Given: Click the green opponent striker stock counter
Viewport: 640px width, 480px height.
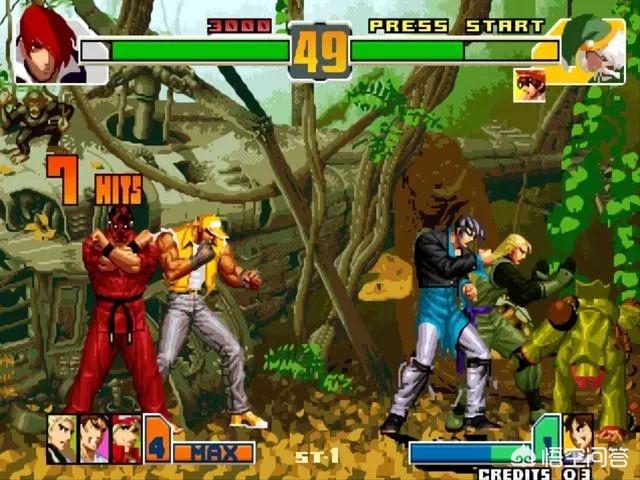Looking at the screenshot, I should tap(545, 436).
